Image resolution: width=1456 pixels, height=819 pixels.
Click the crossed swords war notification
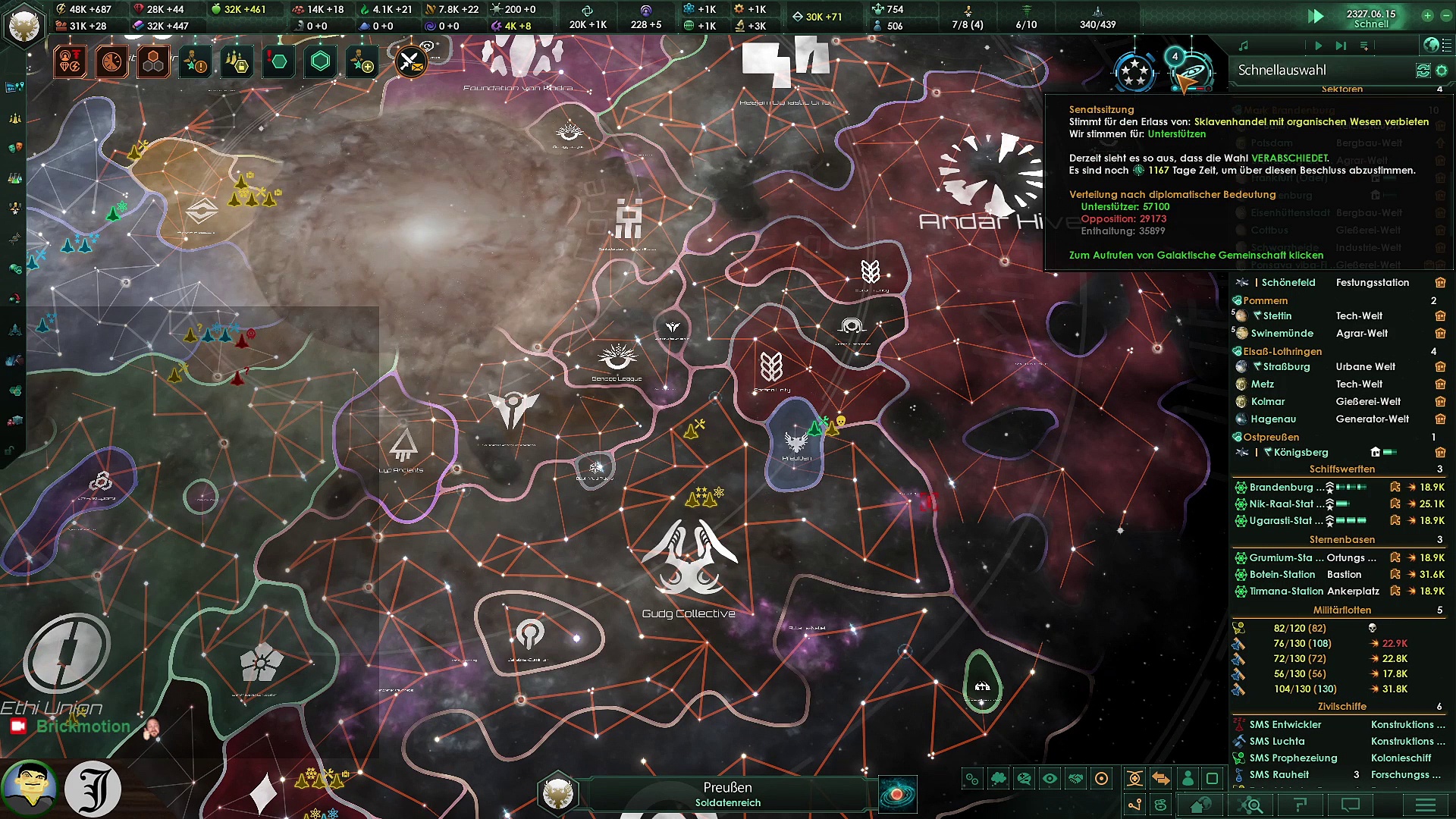410,61
